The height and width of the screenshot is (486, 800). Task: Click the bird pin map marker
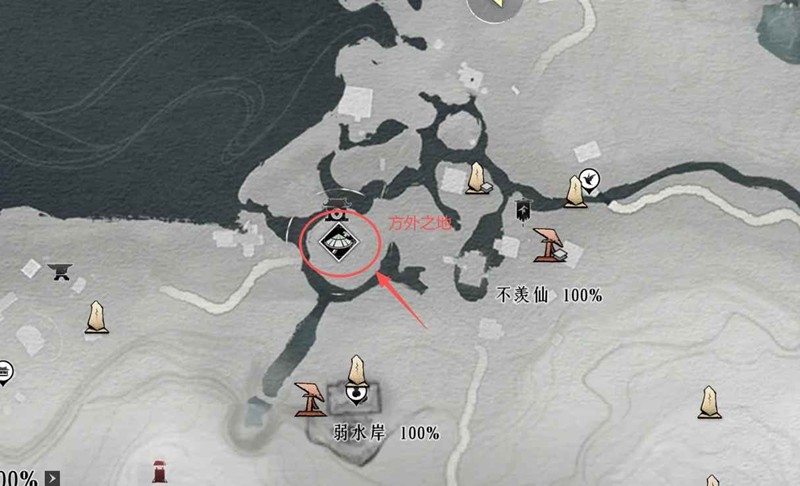coord(591,179)
